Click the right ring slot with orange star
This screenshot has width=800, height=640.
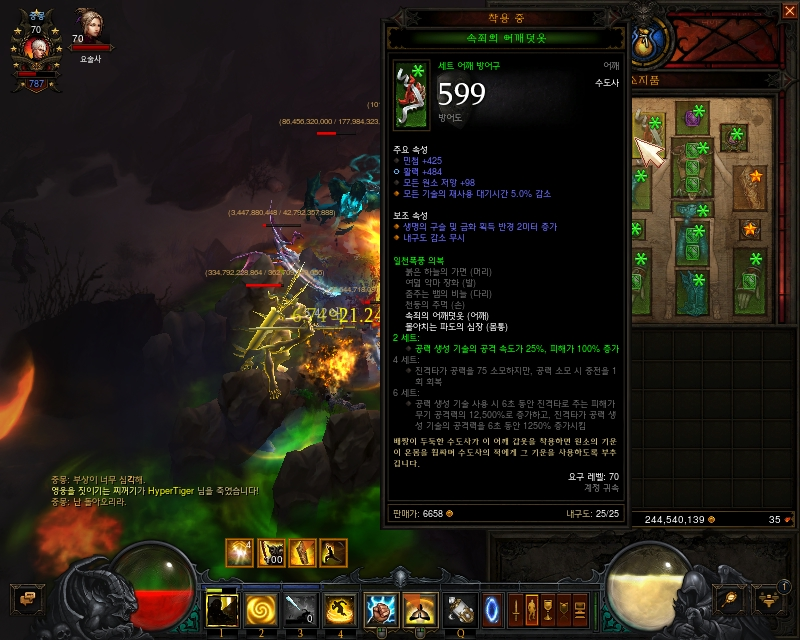(749, 230)
